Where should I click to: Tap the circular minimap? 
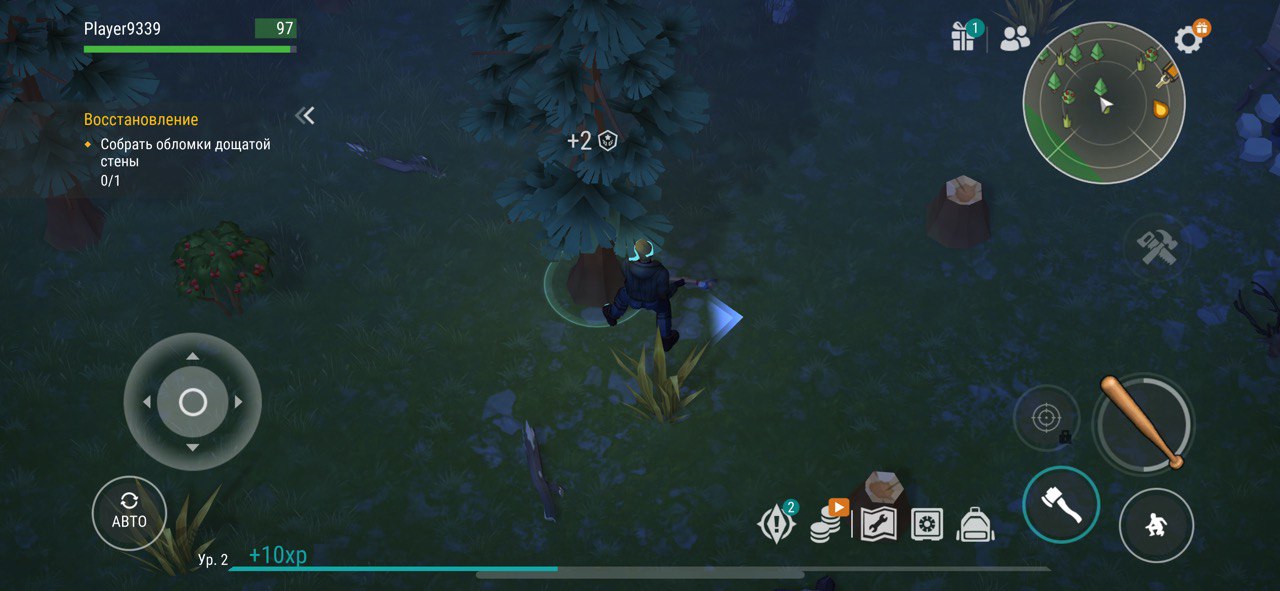(1103, 103)
